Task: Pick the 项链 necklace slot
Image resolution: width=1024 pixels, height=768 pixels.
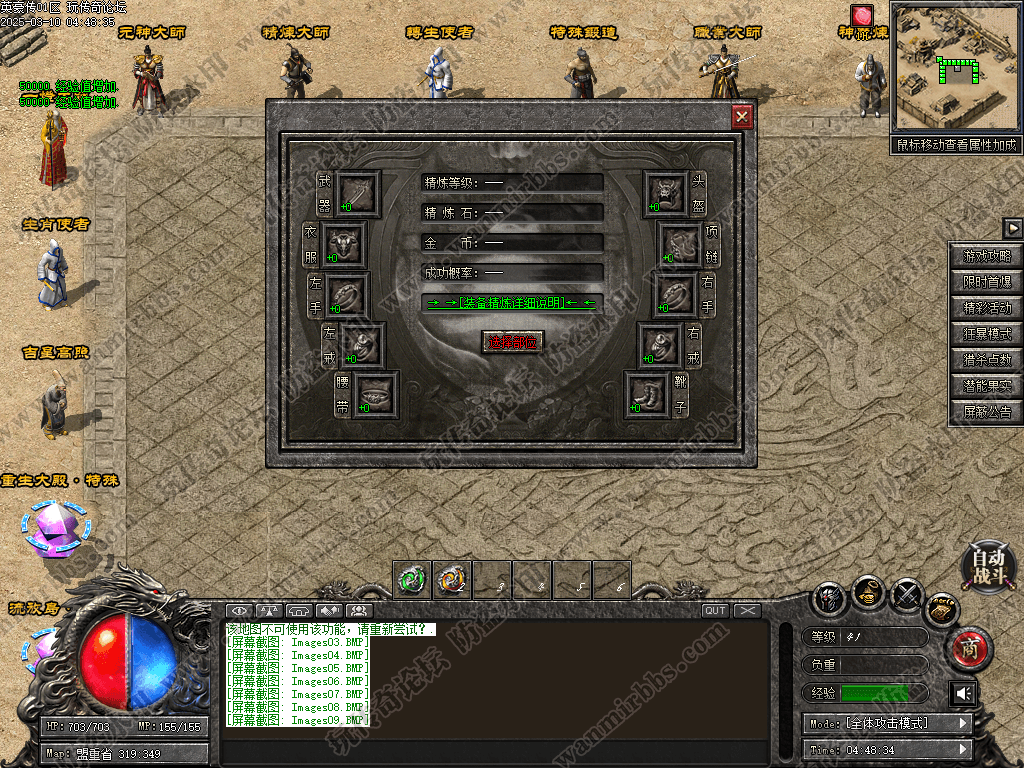Action: coord(679,243)
